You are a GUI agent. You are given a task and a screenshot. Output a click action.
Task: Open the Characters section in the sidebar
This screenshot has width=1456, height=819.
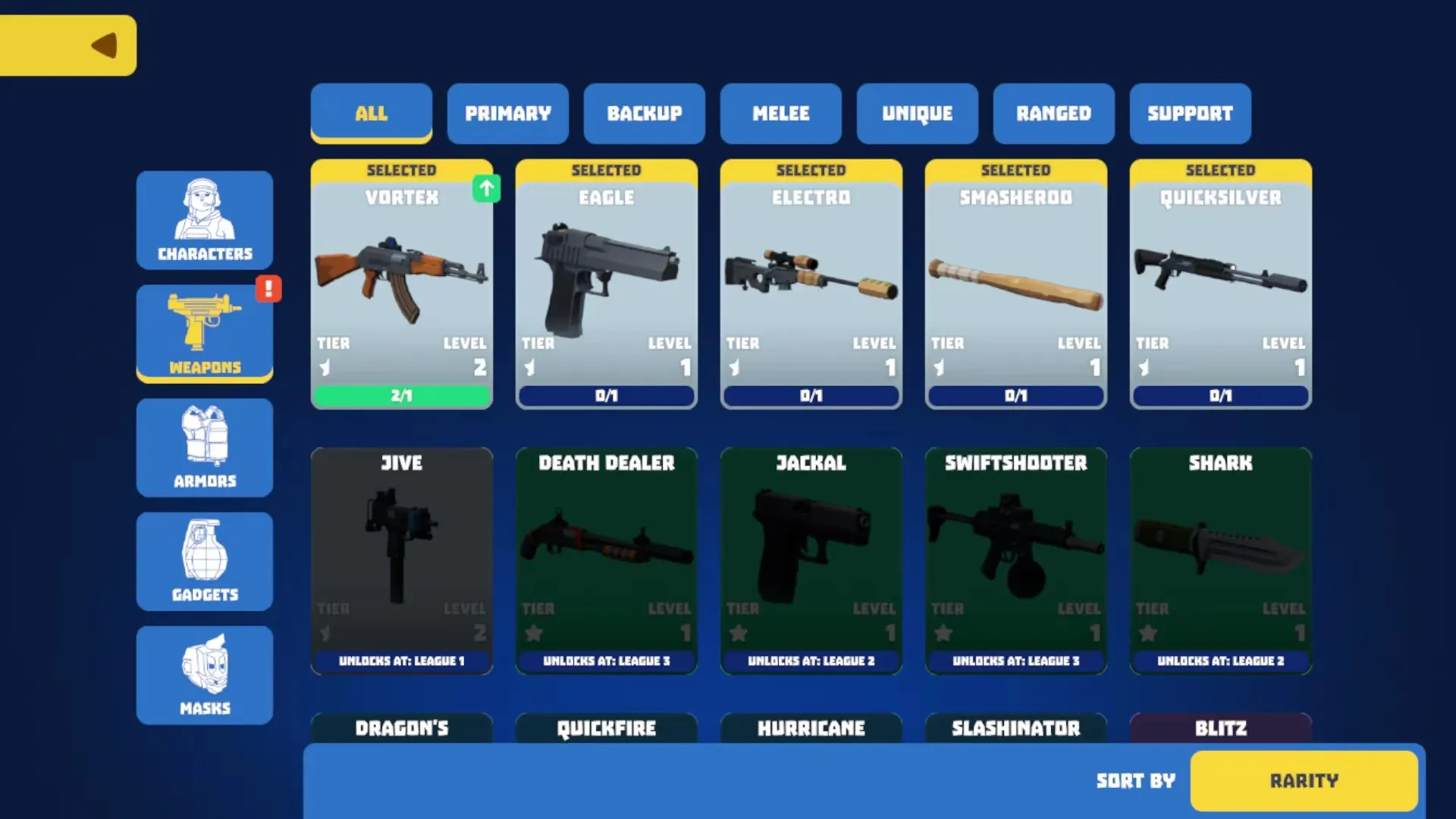(205, 220)
